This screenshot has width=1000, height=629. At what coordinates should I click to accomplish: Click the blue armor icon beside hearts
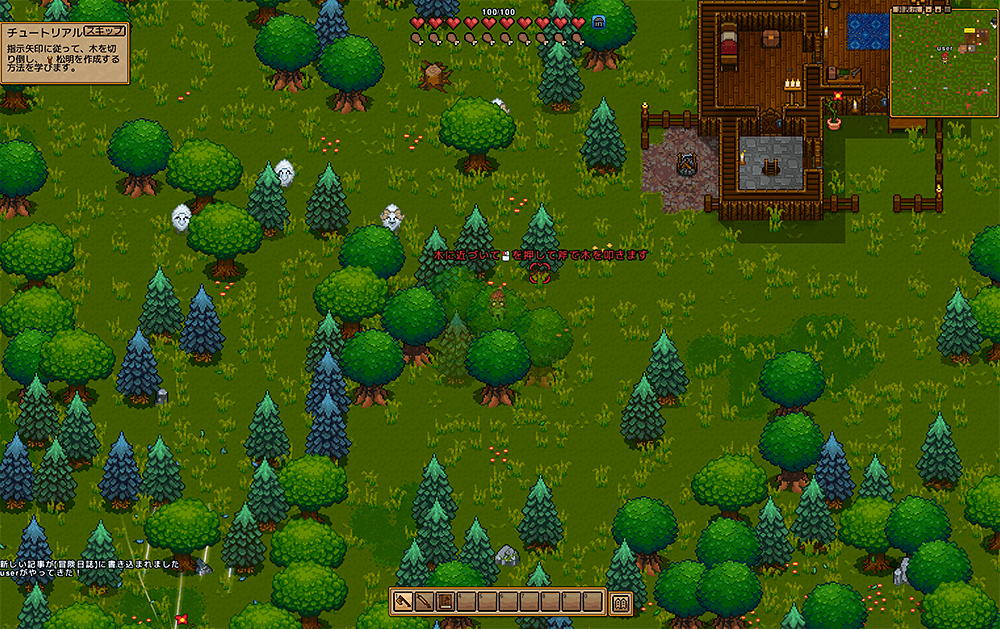pyautogui.click(x=599, y=23)
